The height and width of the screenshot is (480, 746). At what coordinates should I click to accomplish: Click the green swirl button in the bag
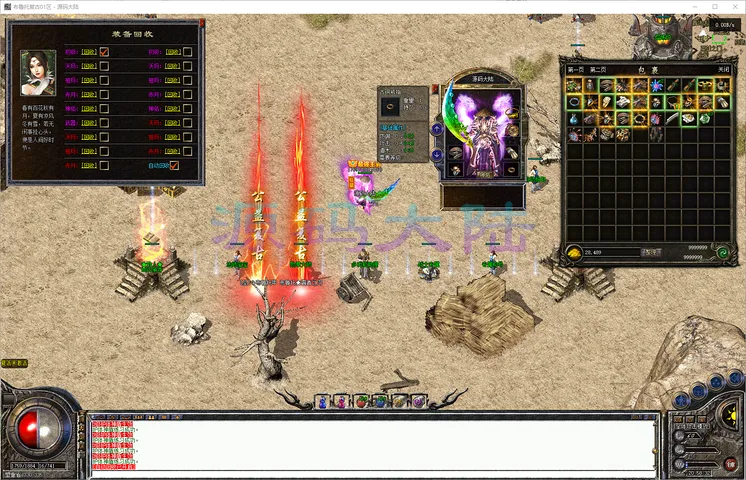pyautogui.click(x=721, y=252)
